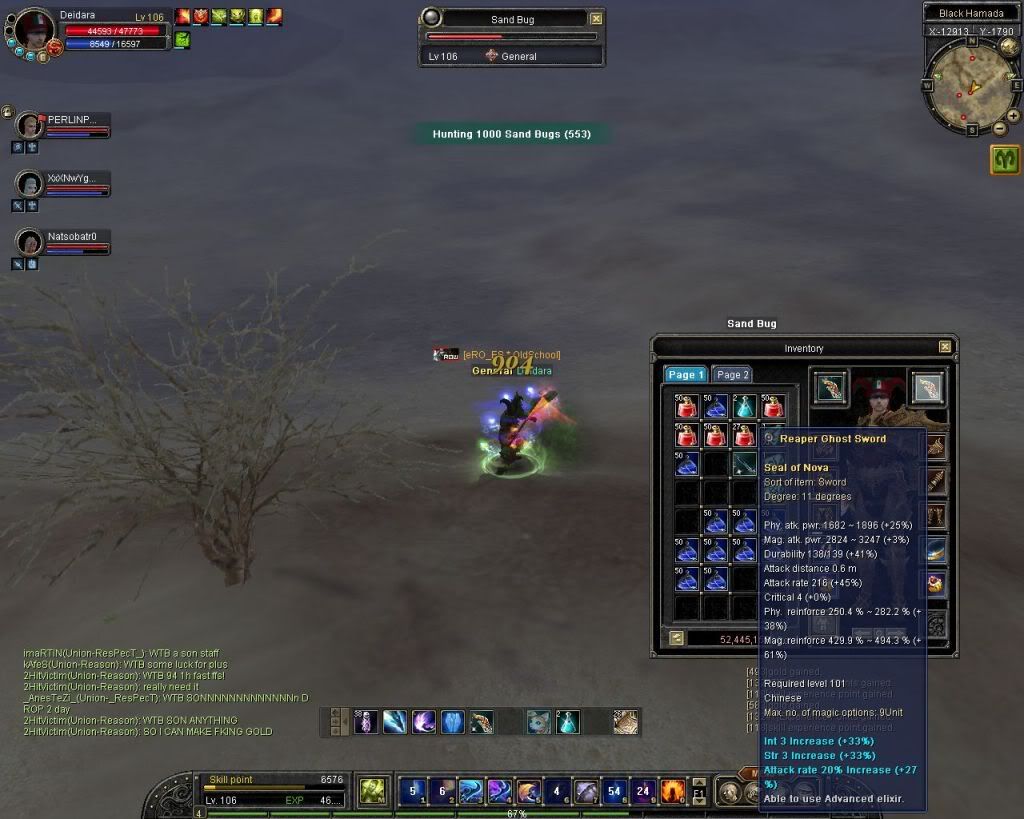The width and height of the screenshot is (1024, 819).
Task: Click the white cat pet icon
Action: click(538, 721)
